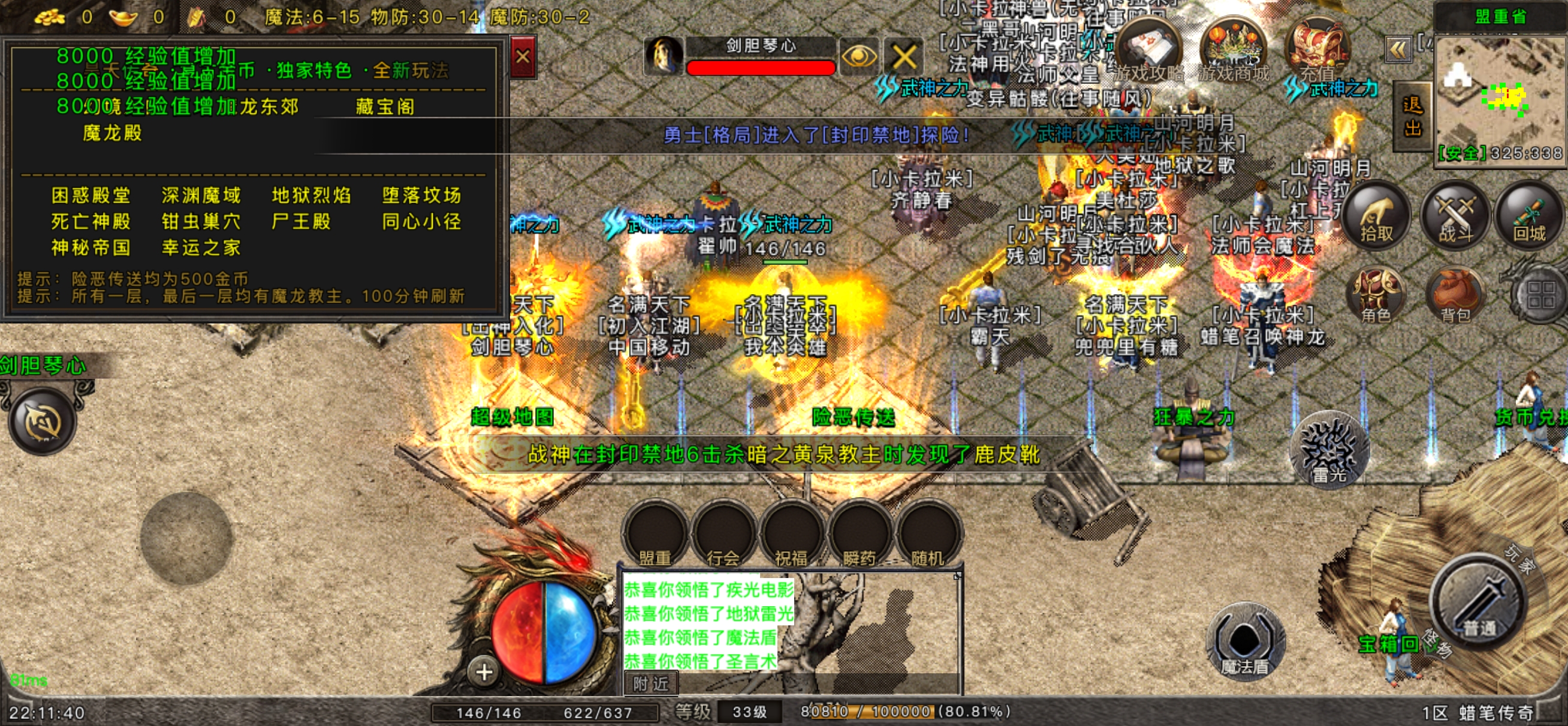Select 地狱烈焰 teleport entry
1568x726 pixels.
pyautogui.click(x=311, y=195)
